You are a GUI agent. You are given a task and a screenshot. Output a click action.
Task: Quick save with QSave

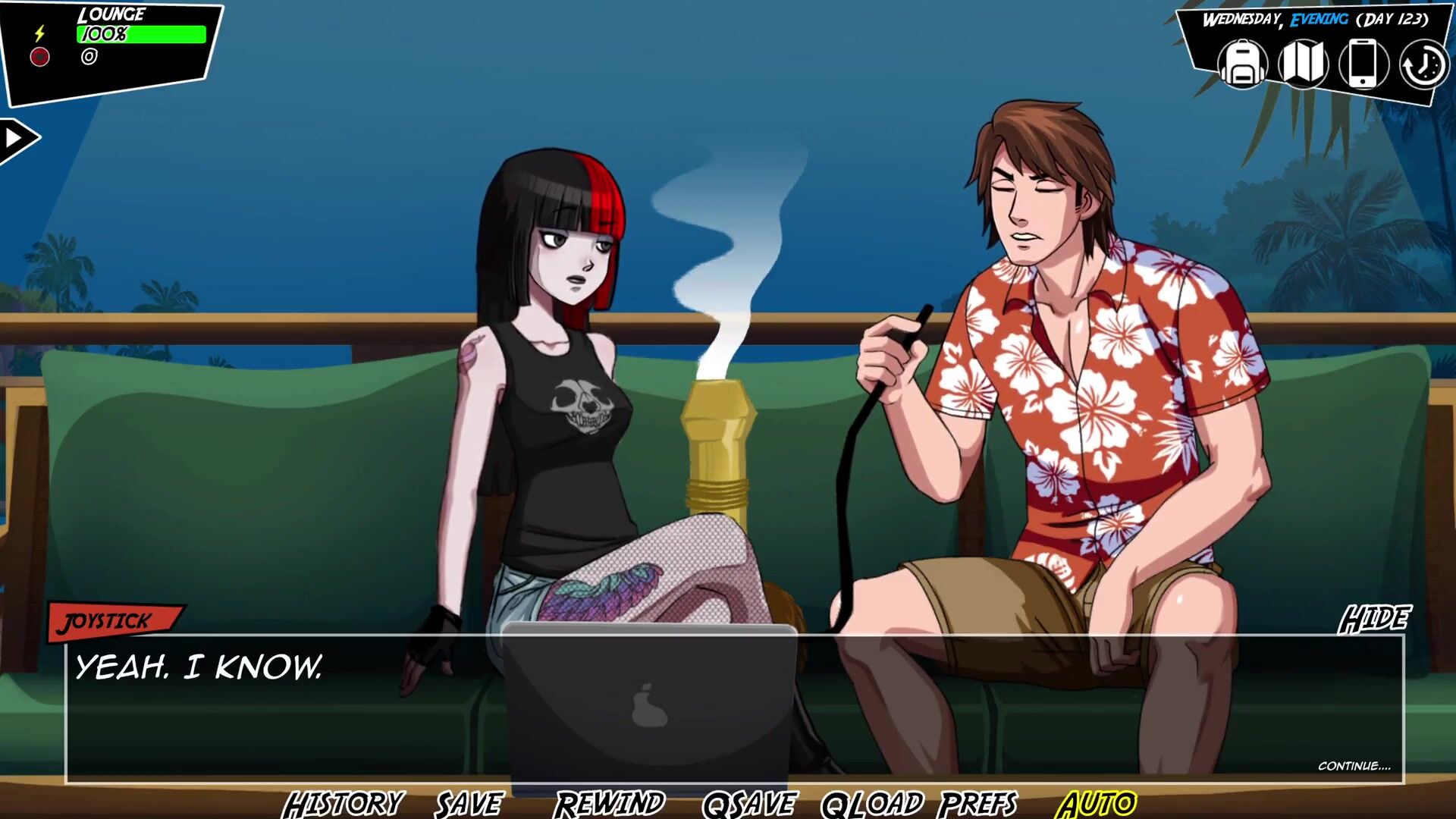(749, 802)
